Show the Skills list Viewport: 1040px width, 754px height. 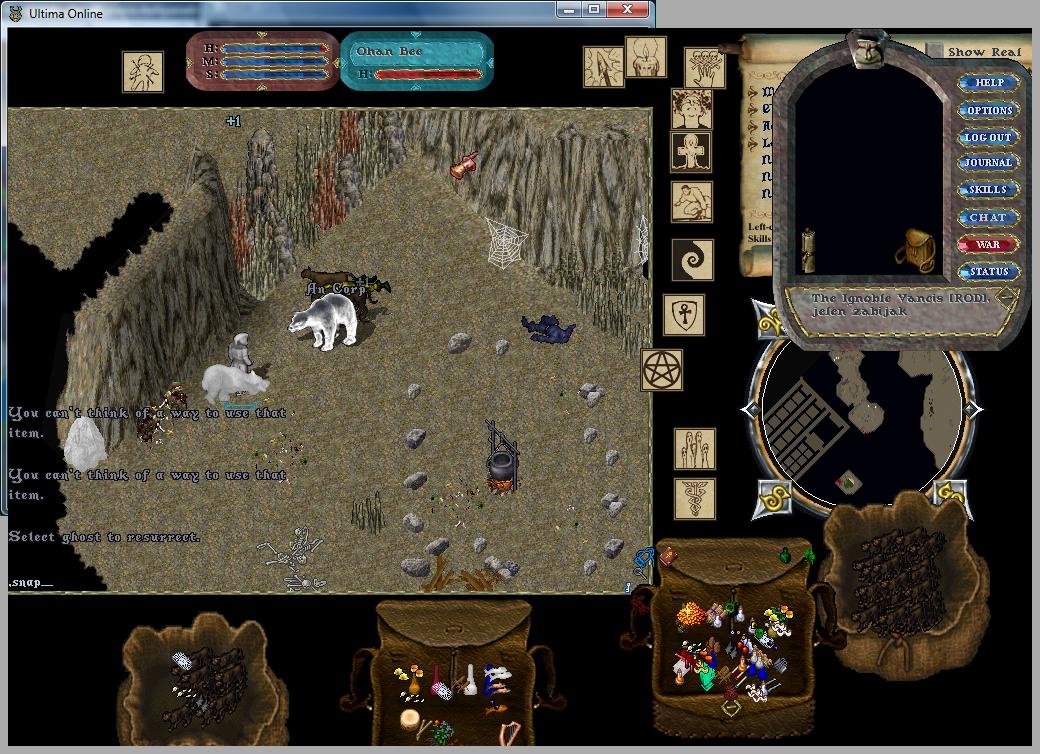(x=988, y=190)
